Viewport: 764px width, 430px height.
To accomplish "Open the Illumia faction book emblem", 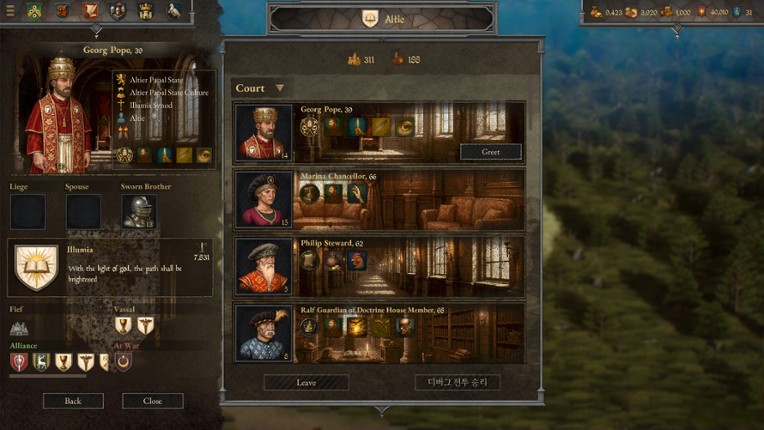I will (x=35, y=266).
